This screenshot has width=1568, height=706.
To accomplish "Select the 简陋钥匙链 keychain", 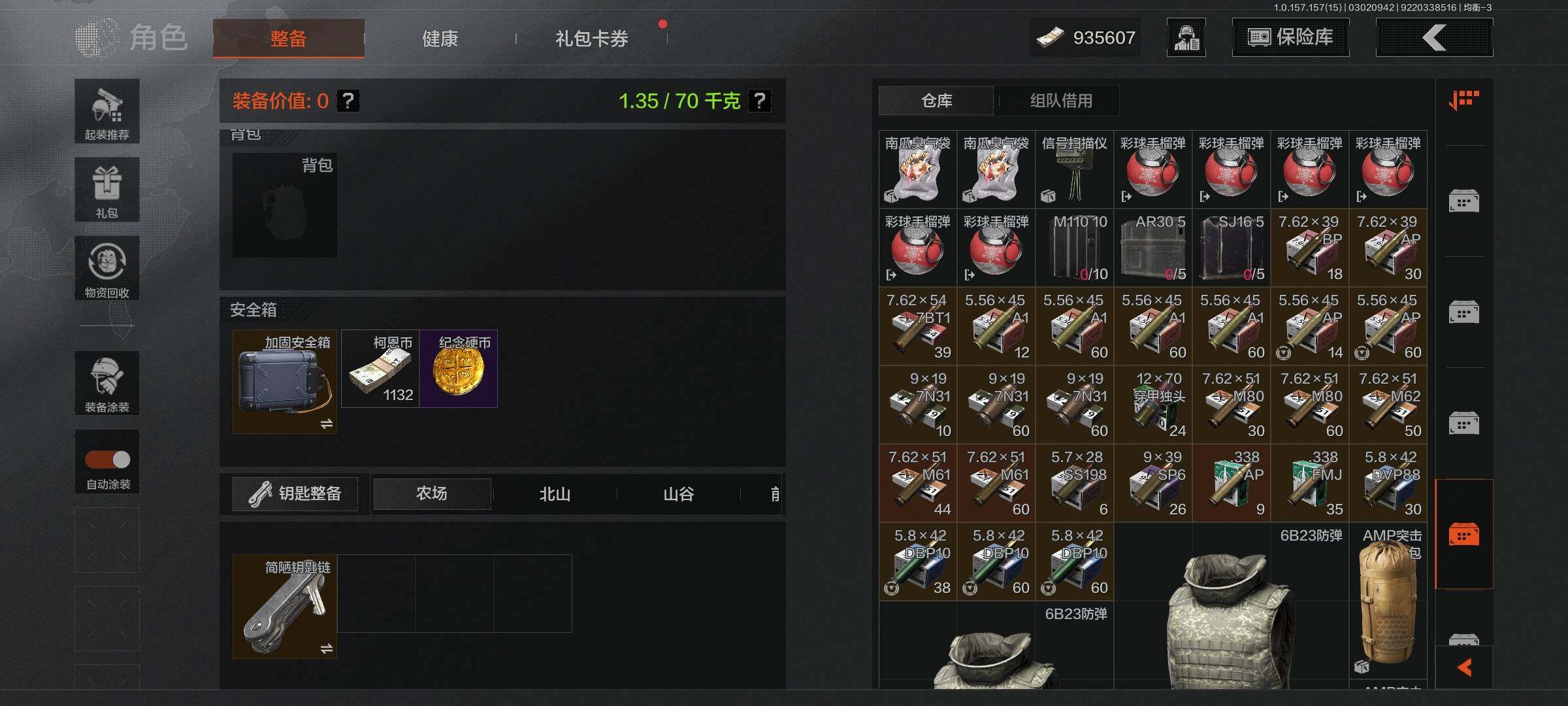I will pyautogui.click(x=285, y=607).
